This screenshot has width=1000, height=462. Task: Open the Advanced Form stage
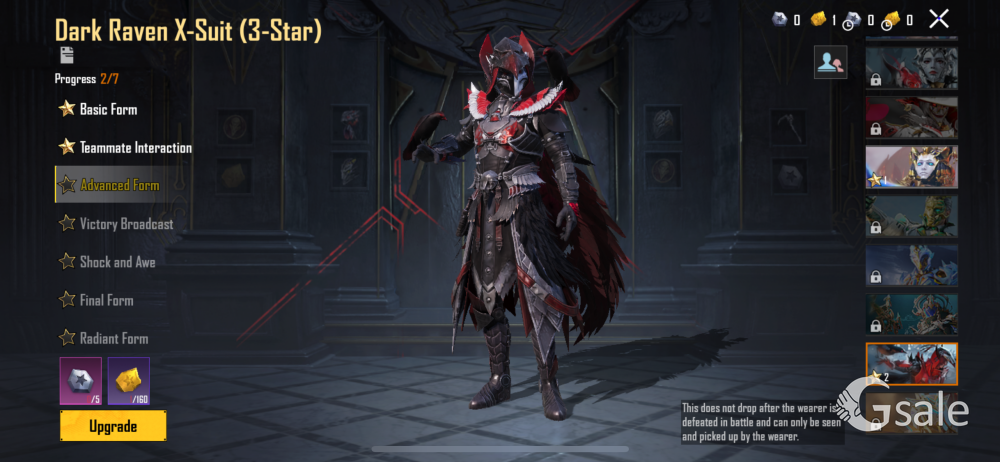tap(119, 185)
